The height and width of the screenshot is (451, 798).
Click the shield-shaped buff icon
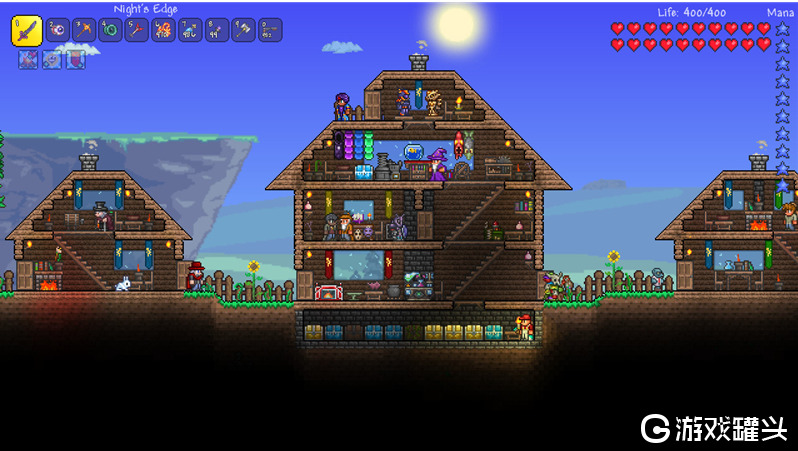point(76,59)
